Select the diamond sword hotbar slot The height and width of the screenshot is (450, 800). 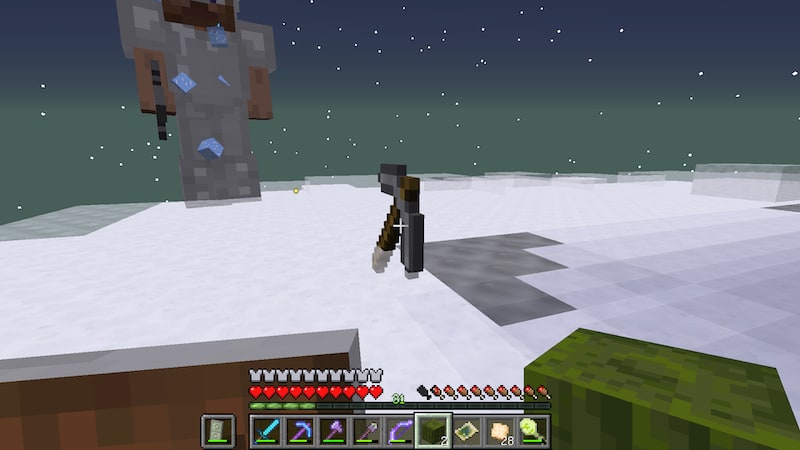coord(267,431)
